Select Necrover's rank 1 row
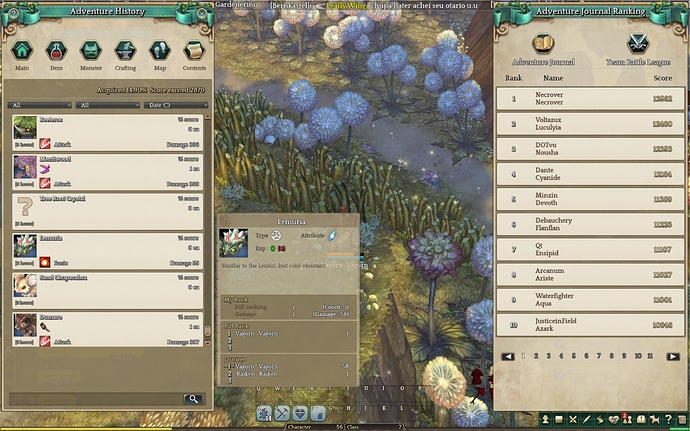Image resolution: width=690 pixels, height=431 pixels. [591, 99]
